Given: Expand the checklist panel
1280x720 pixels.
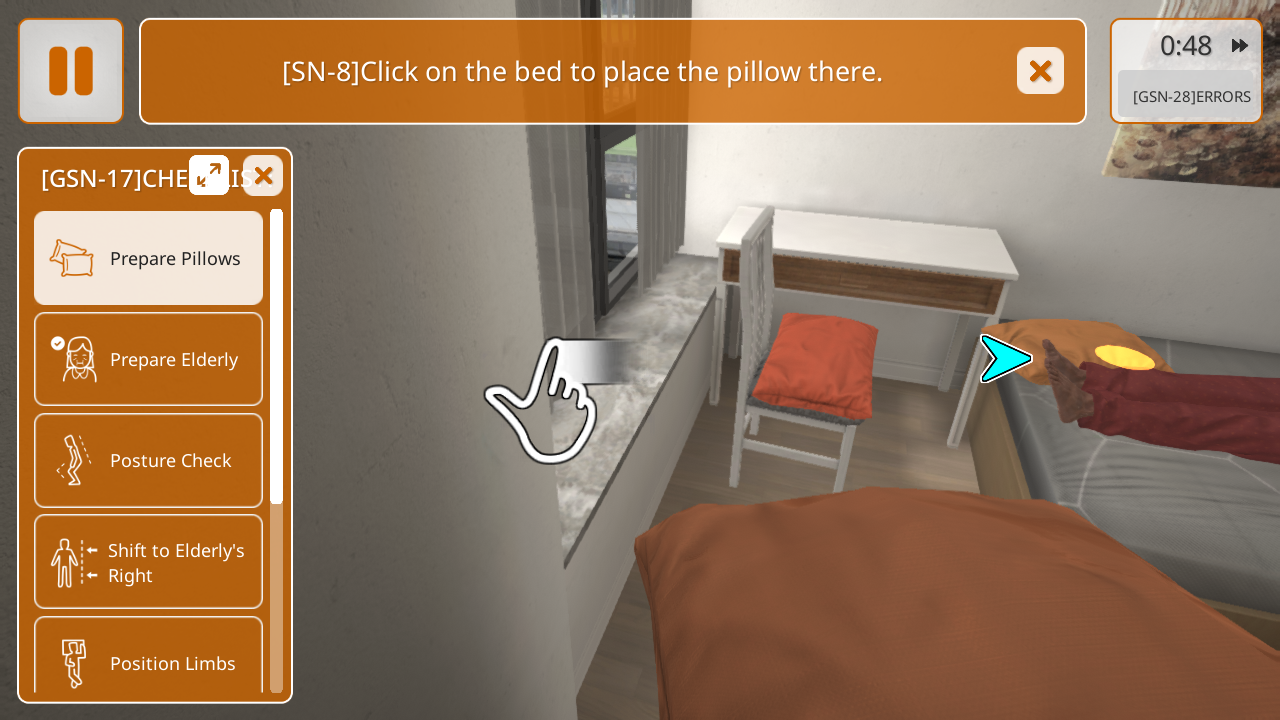Looking at the screenshot, I should click(209, 175).
